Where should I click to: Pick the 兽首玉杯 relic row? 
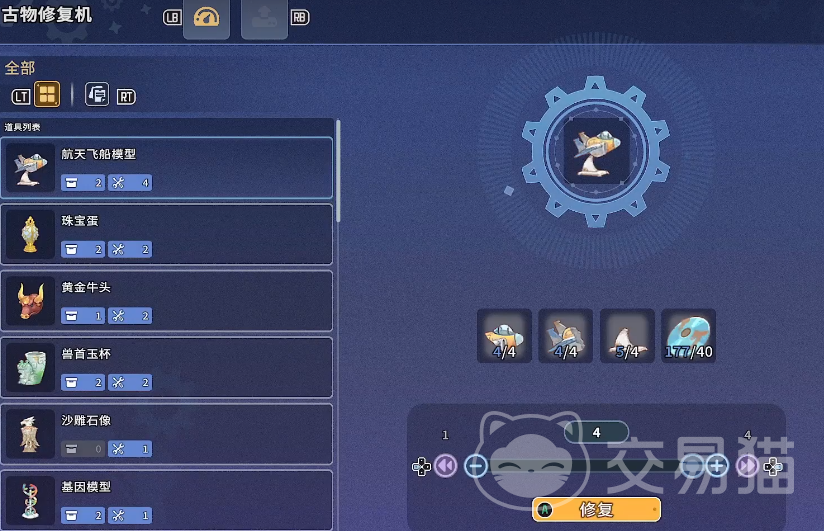pyautogui.click(x=166, y=367)
